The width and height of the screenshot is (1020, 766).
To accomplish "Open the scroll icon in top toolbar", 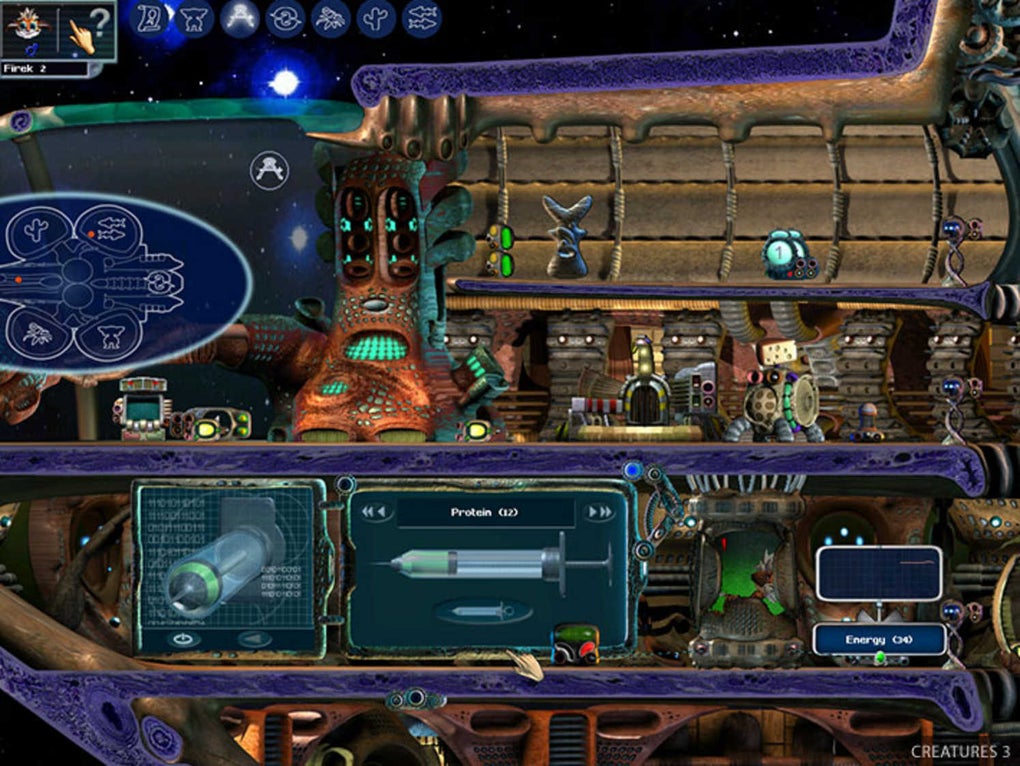I will [x=151, y=17].
